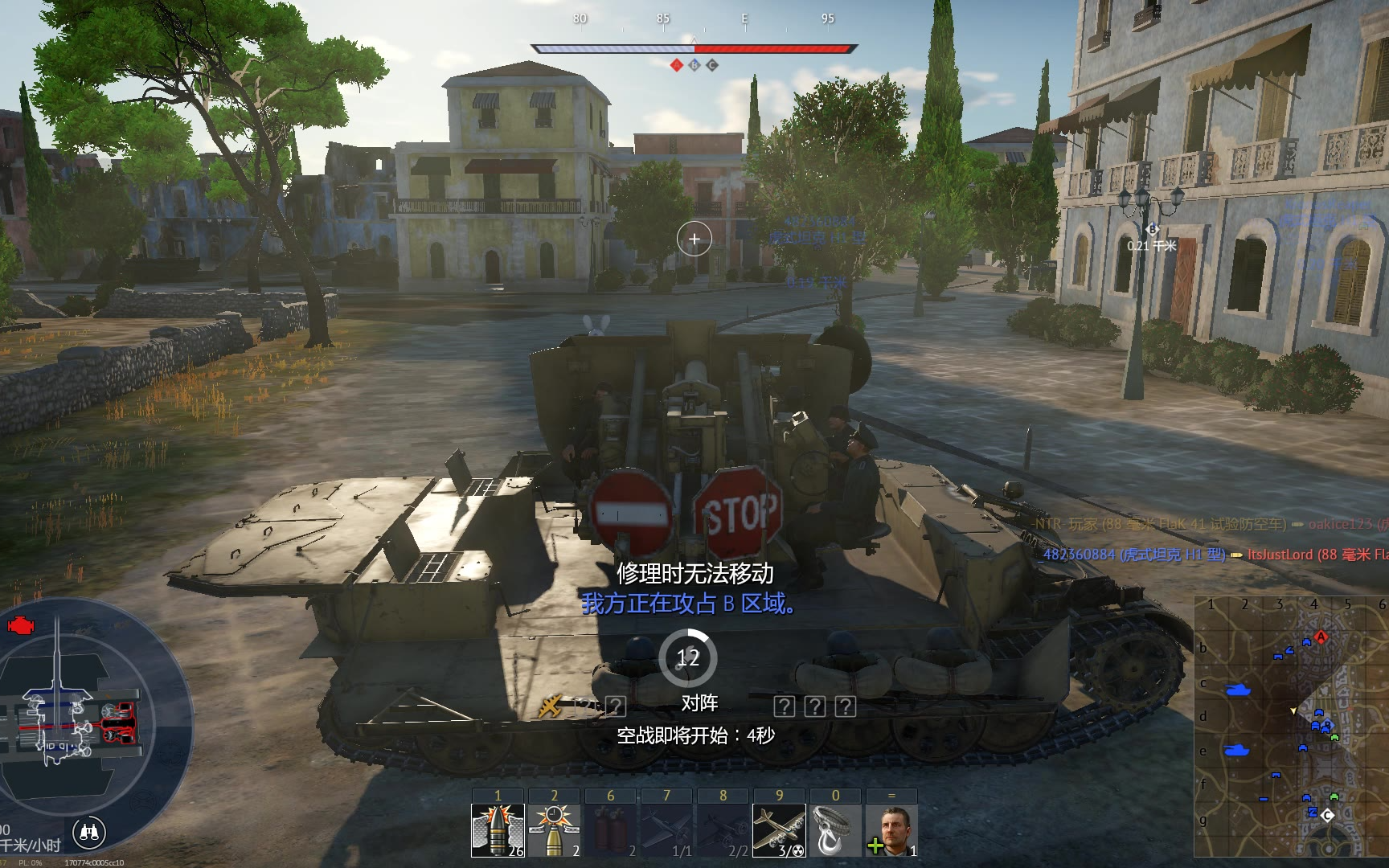Click the capture point A marker on minimap
The image size is (1389, 868).
(x=1321, y=637)
